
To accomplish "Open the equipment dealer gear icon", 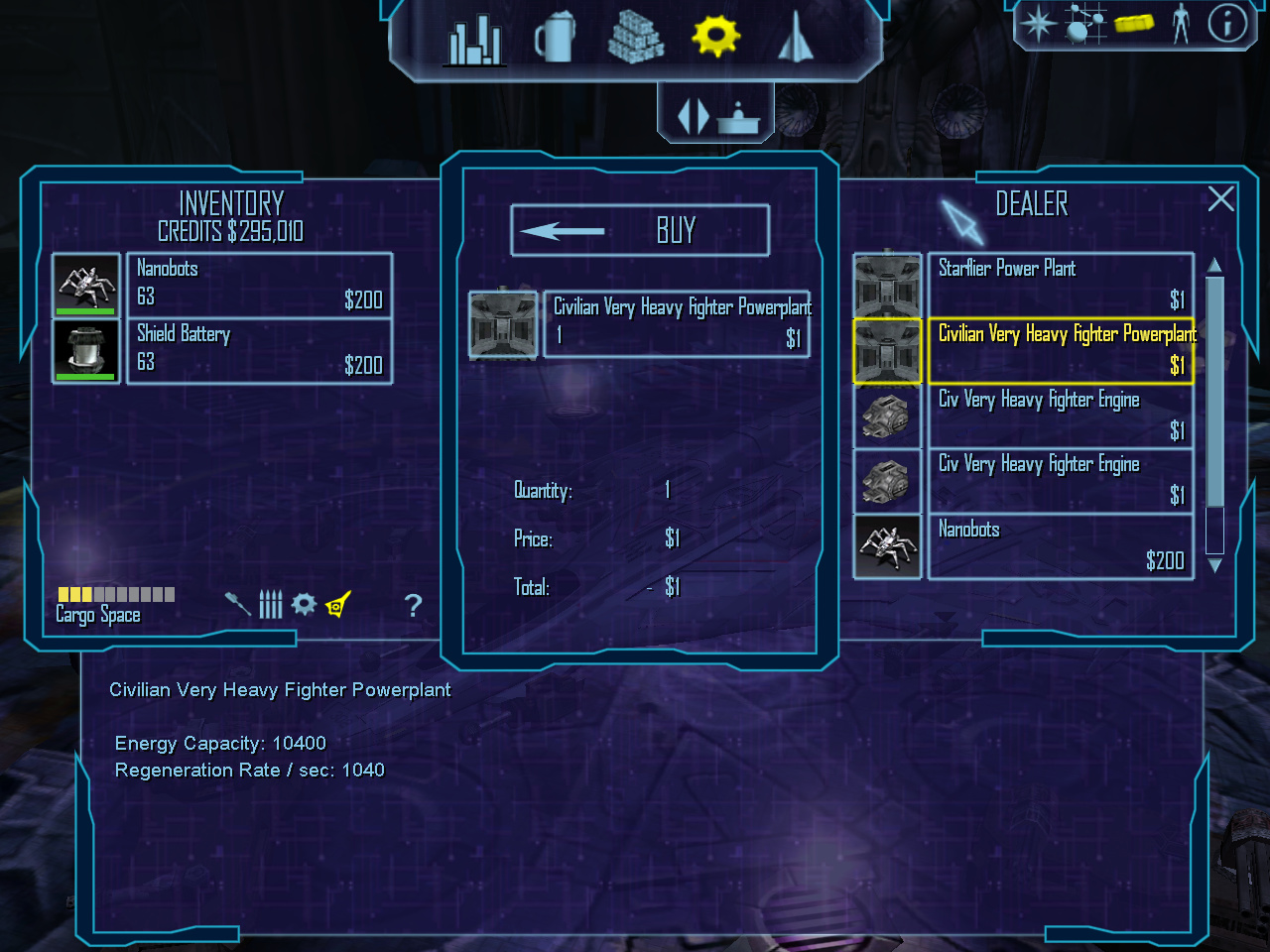I will tap(715, 37).
